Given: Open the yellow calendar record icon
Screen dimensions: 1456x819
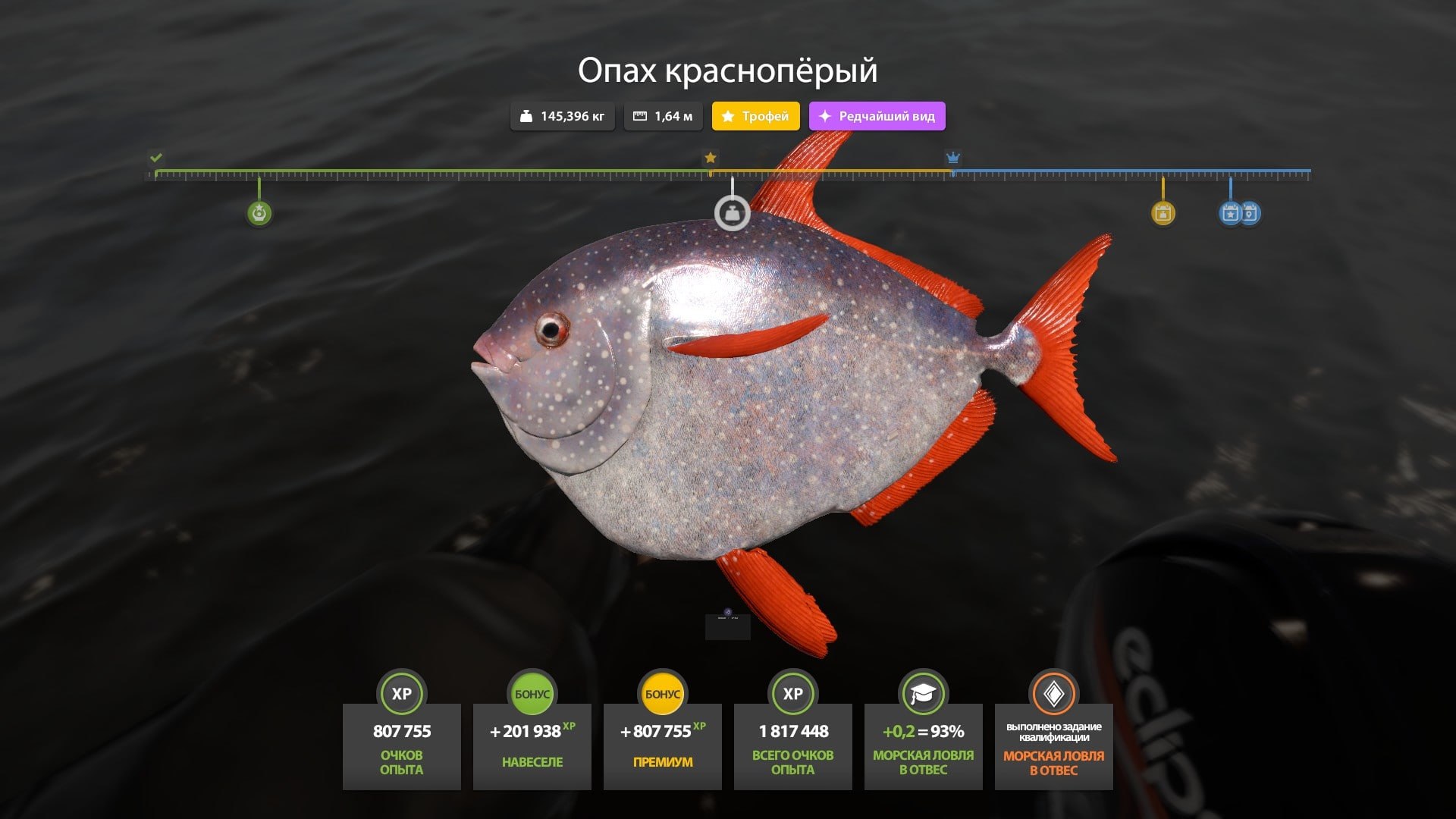Looking at the screenshot, I should click(x=1163, y=213).
